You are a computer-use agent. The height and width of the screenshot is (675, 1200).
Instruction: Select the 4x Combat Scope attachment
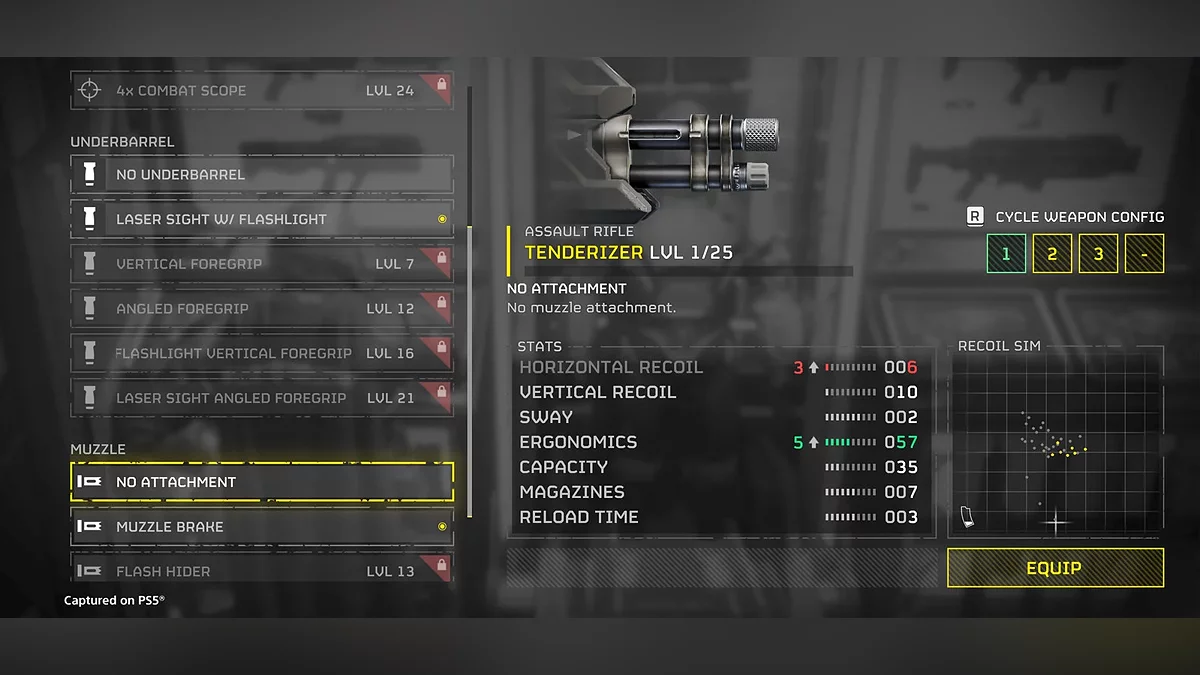coord(262,90)
